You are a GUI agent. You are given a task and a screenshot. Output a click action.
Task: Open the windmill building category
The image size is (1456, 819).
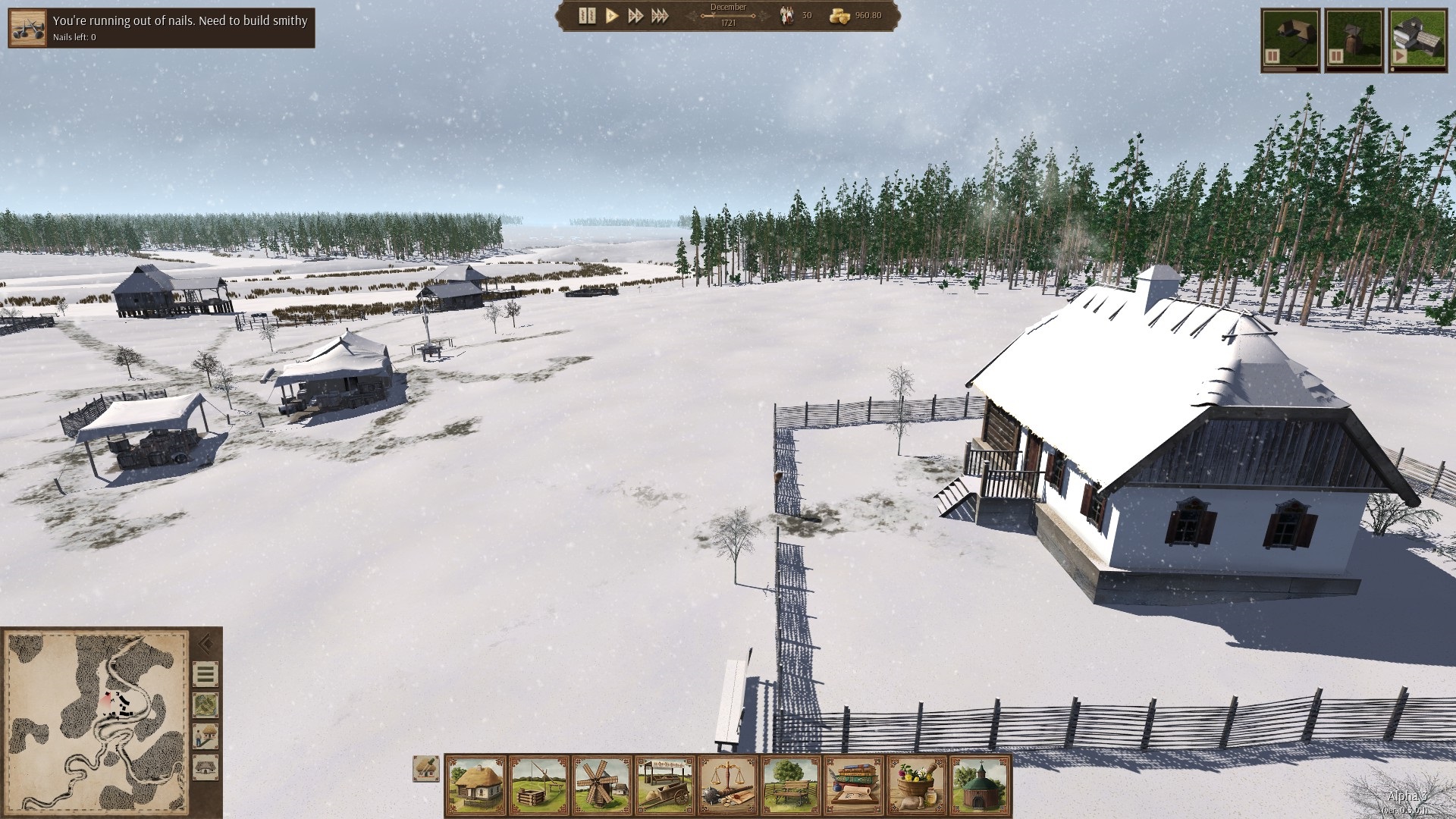pos(602,785)
